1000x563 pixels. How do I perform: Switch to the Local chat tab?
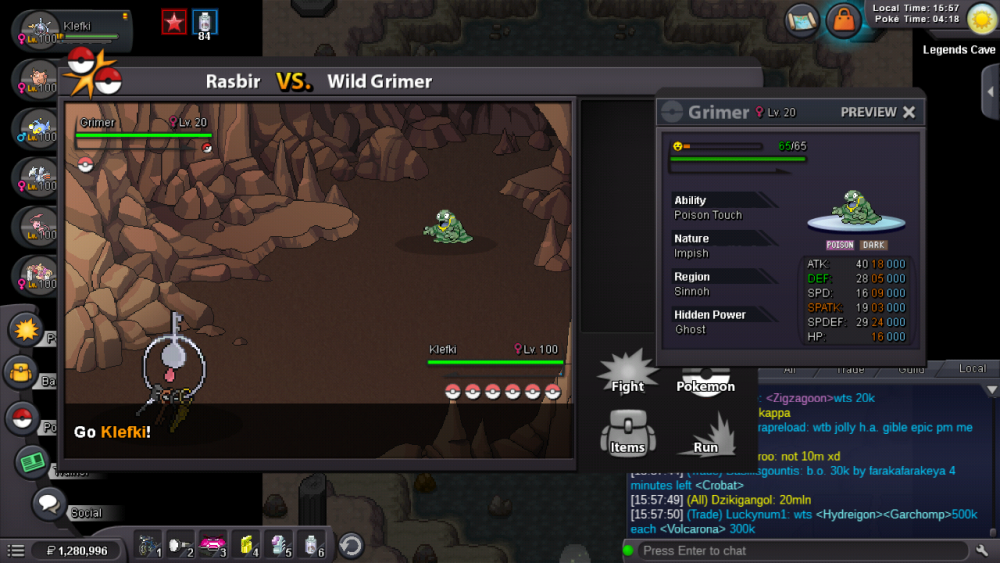972,369
